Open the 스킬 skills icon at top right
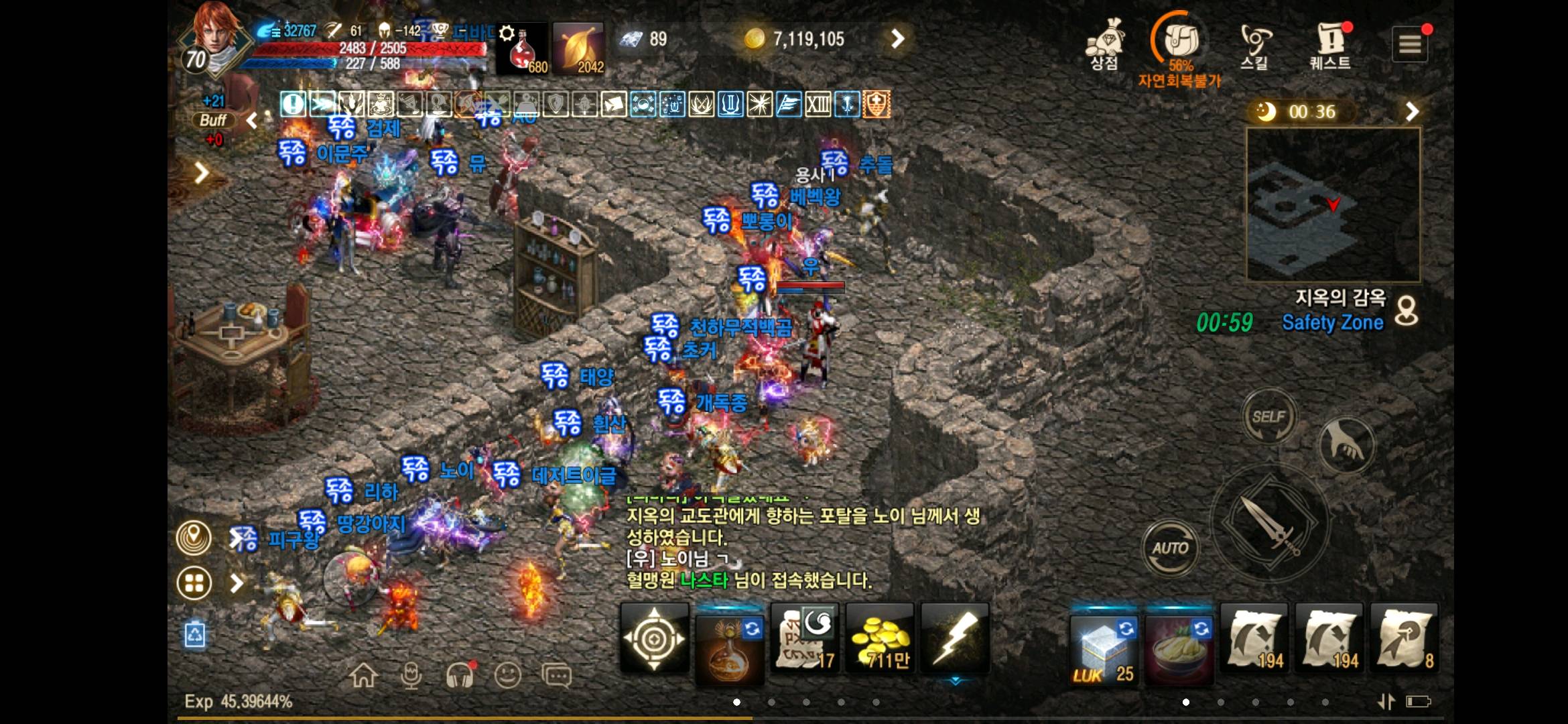Screen dimensions: 1568x724 point(1256,42)
